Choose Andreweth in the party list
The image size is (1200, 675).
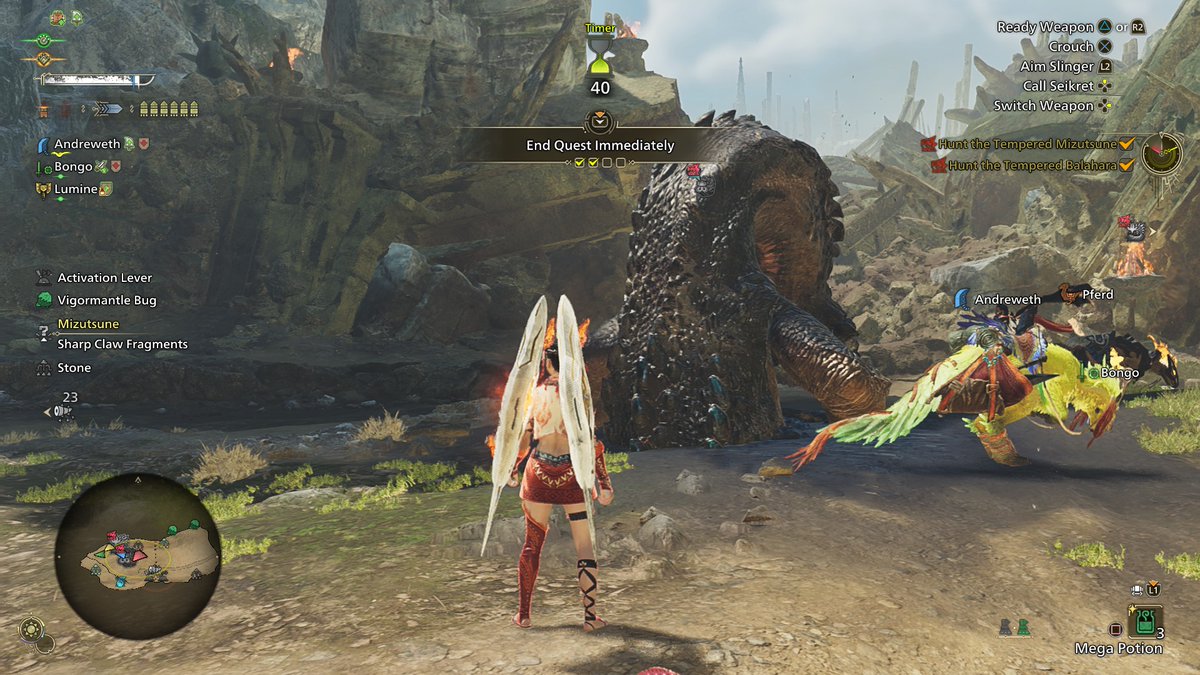point(88,144)
